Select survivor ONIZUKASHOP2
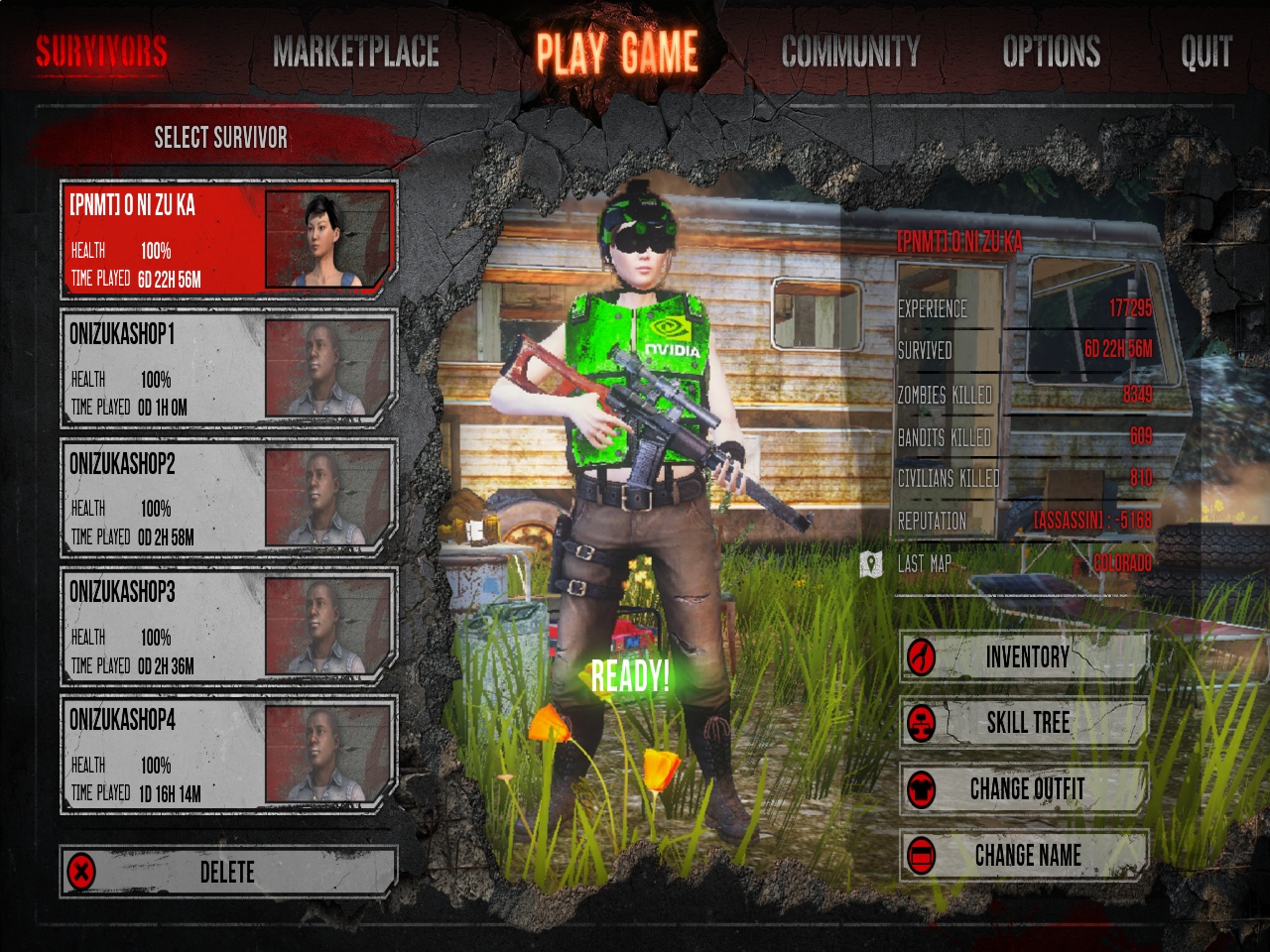1270x952 pixels. (x=228, y=497)
